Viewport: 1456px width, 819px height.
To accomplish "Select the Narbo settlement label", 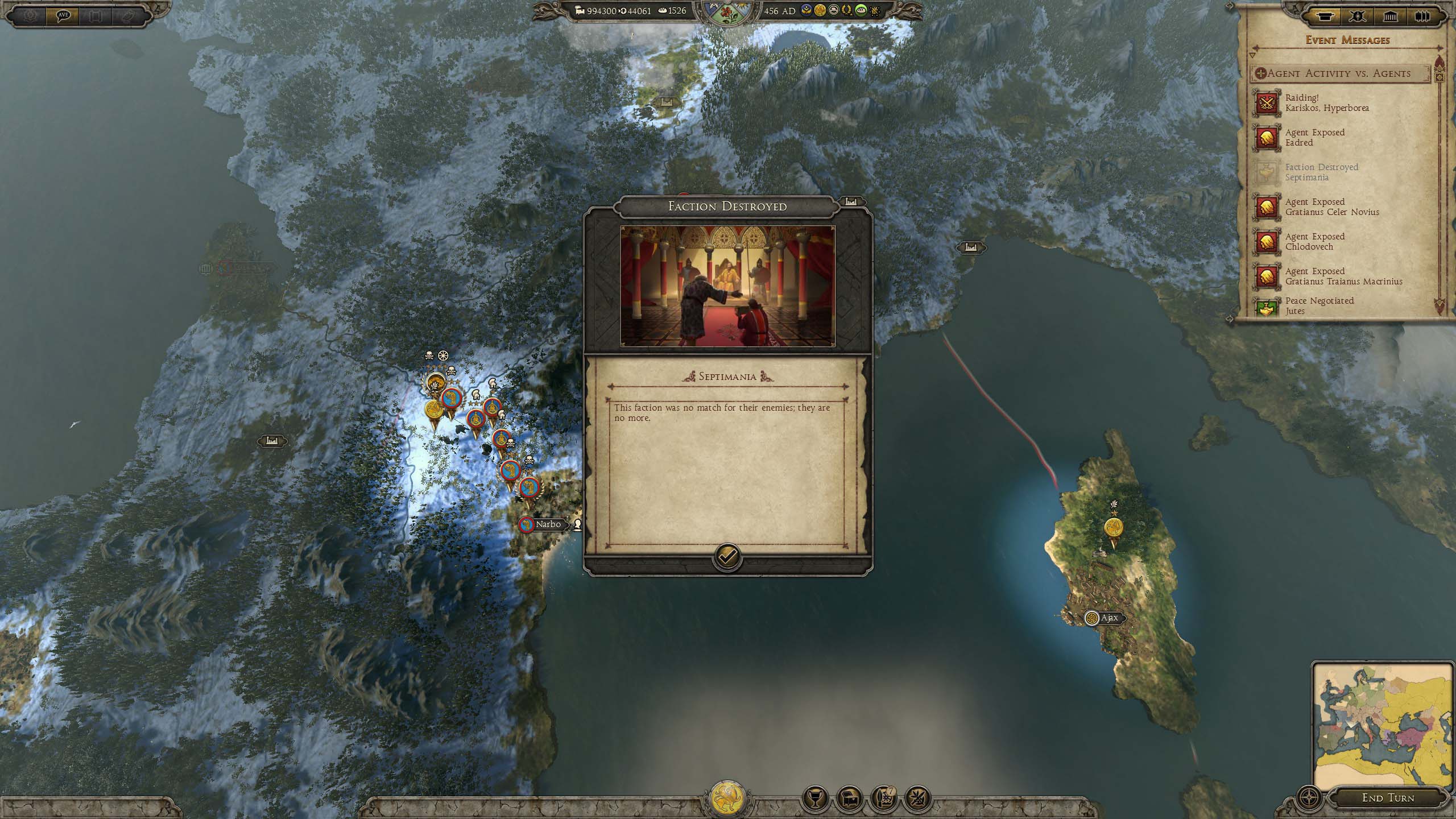I will tap(547, 524).
